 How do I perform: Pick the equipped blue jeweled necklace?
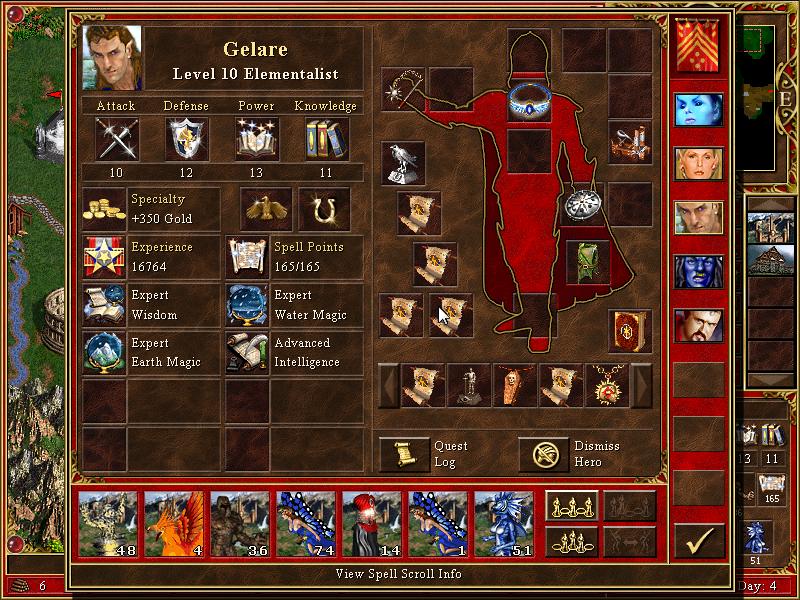[x=530, y=100]
